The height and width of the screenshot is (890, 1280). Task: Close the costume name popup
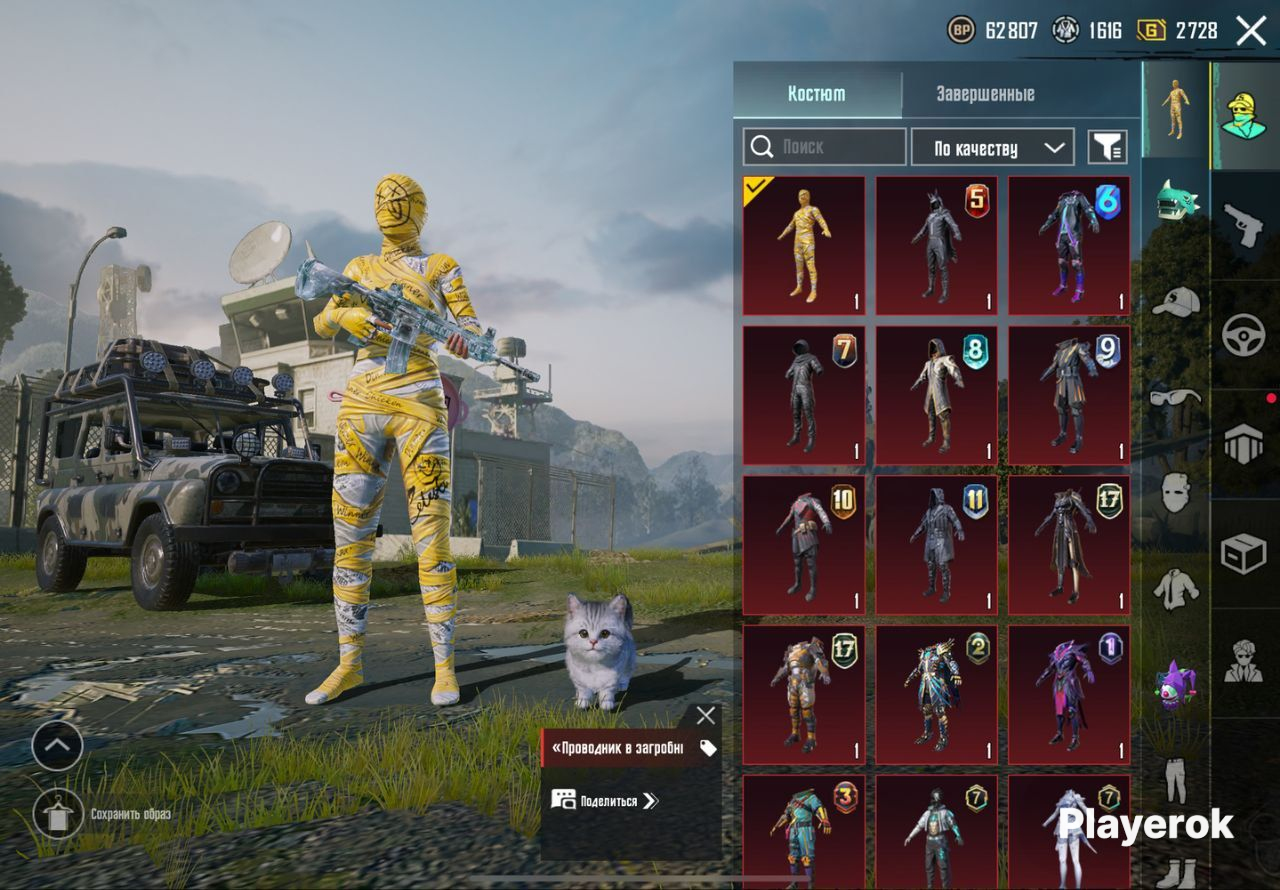click(706, 715)
